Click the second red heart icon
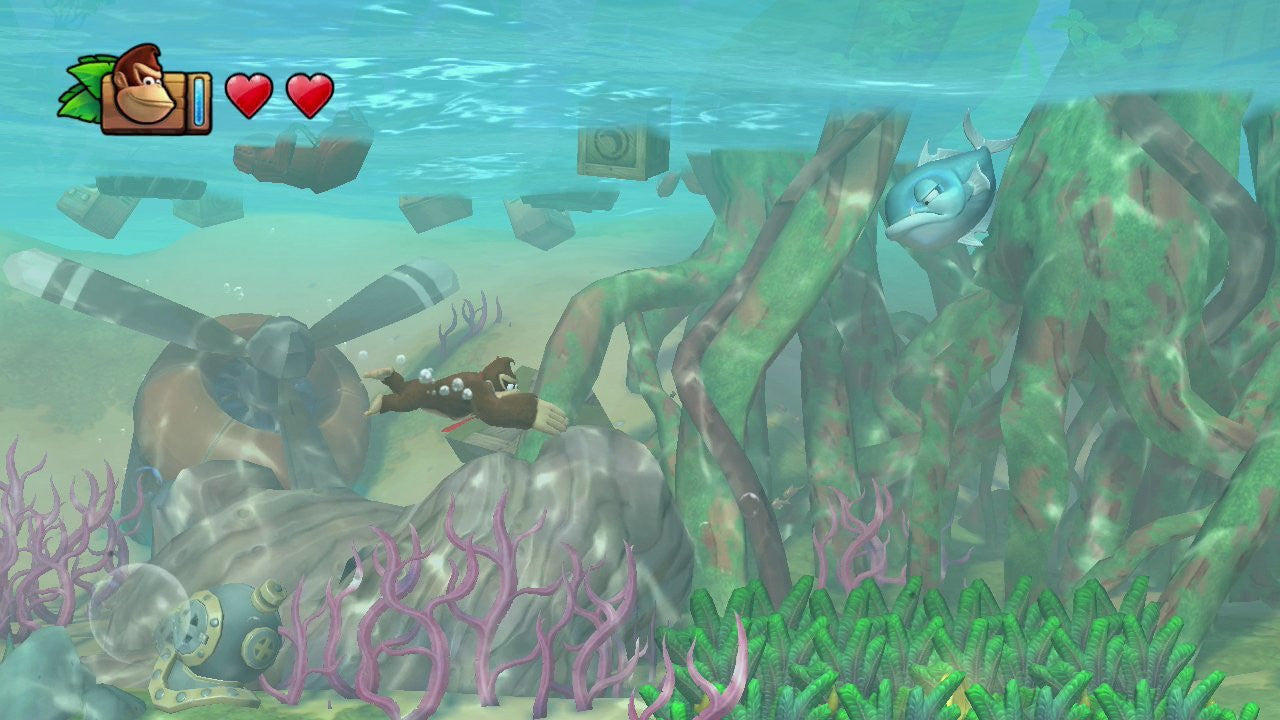Viewport: 1280px width, 720px height. click(311, 93)
